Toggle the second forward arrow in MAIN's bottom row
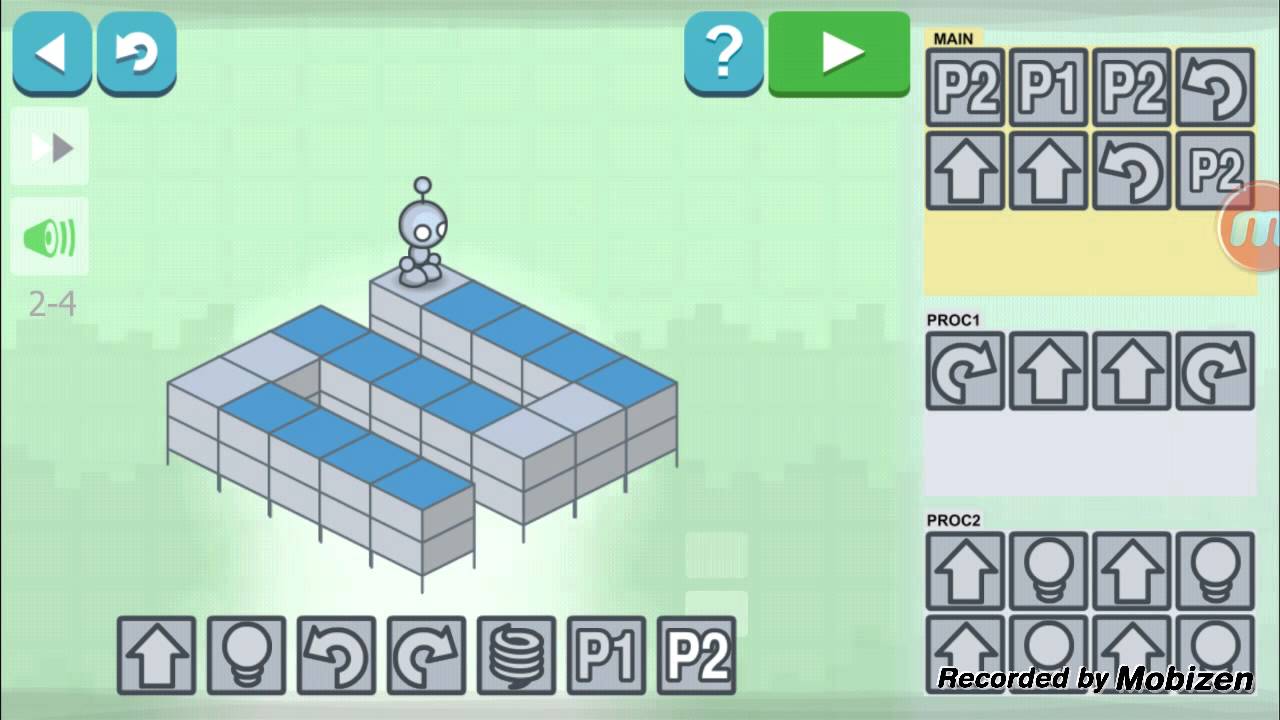 (x=1048, y=170)
